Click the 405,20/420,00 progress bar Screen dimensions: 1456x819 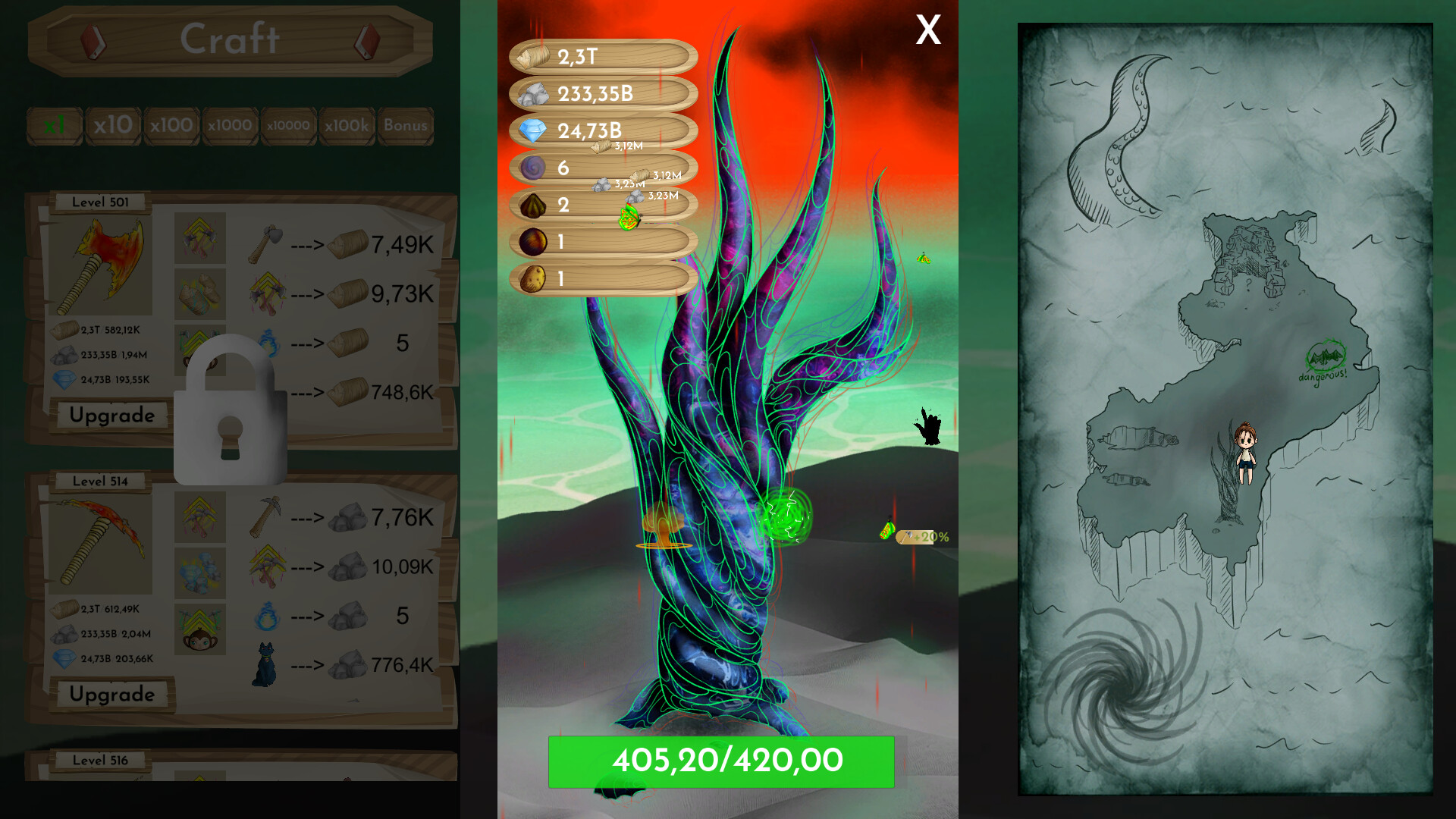[722, 763]
